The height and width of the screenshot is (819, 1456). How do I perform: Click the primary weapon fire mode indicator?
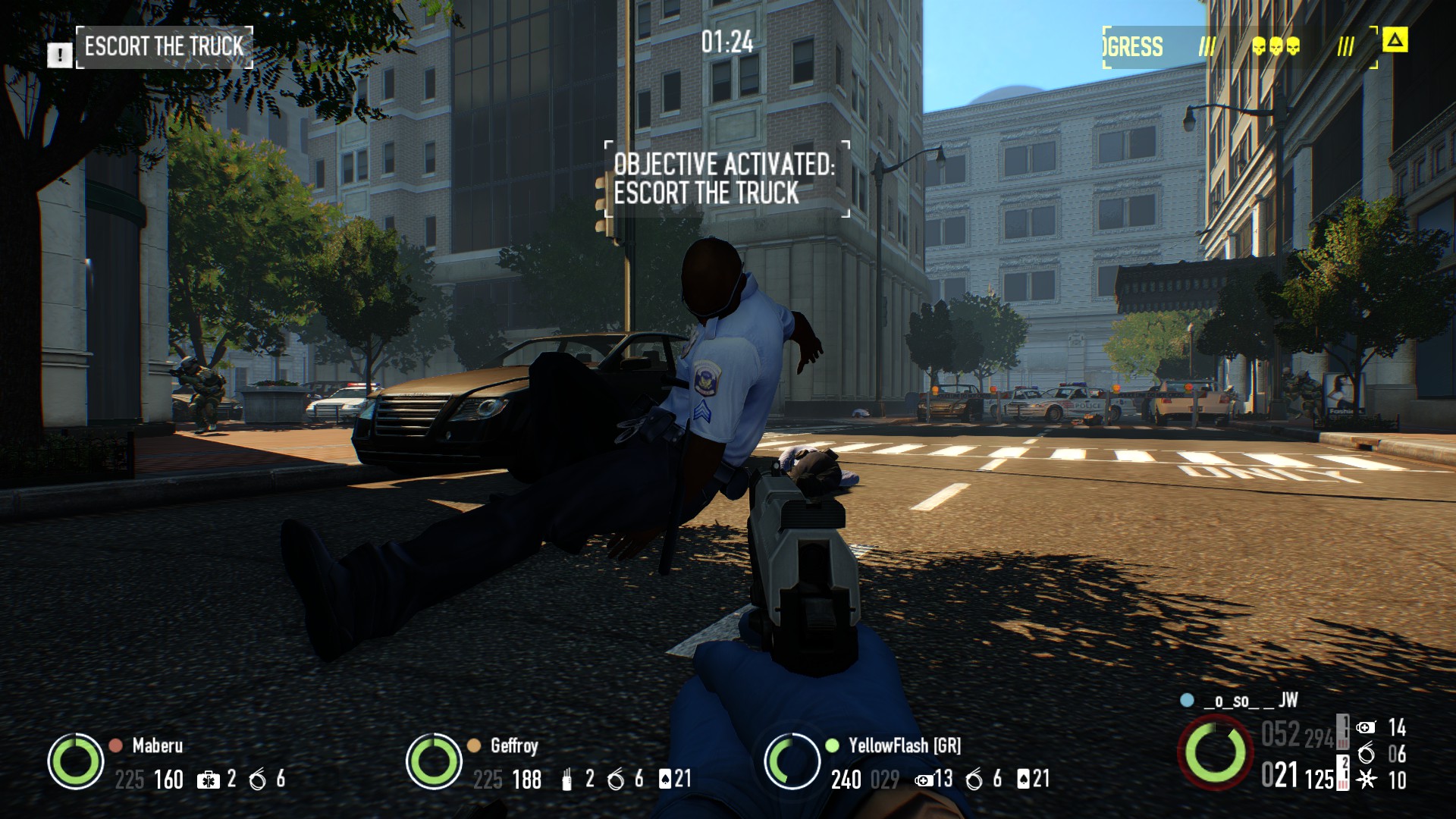pyautogui.click(x=1343, y=731)
